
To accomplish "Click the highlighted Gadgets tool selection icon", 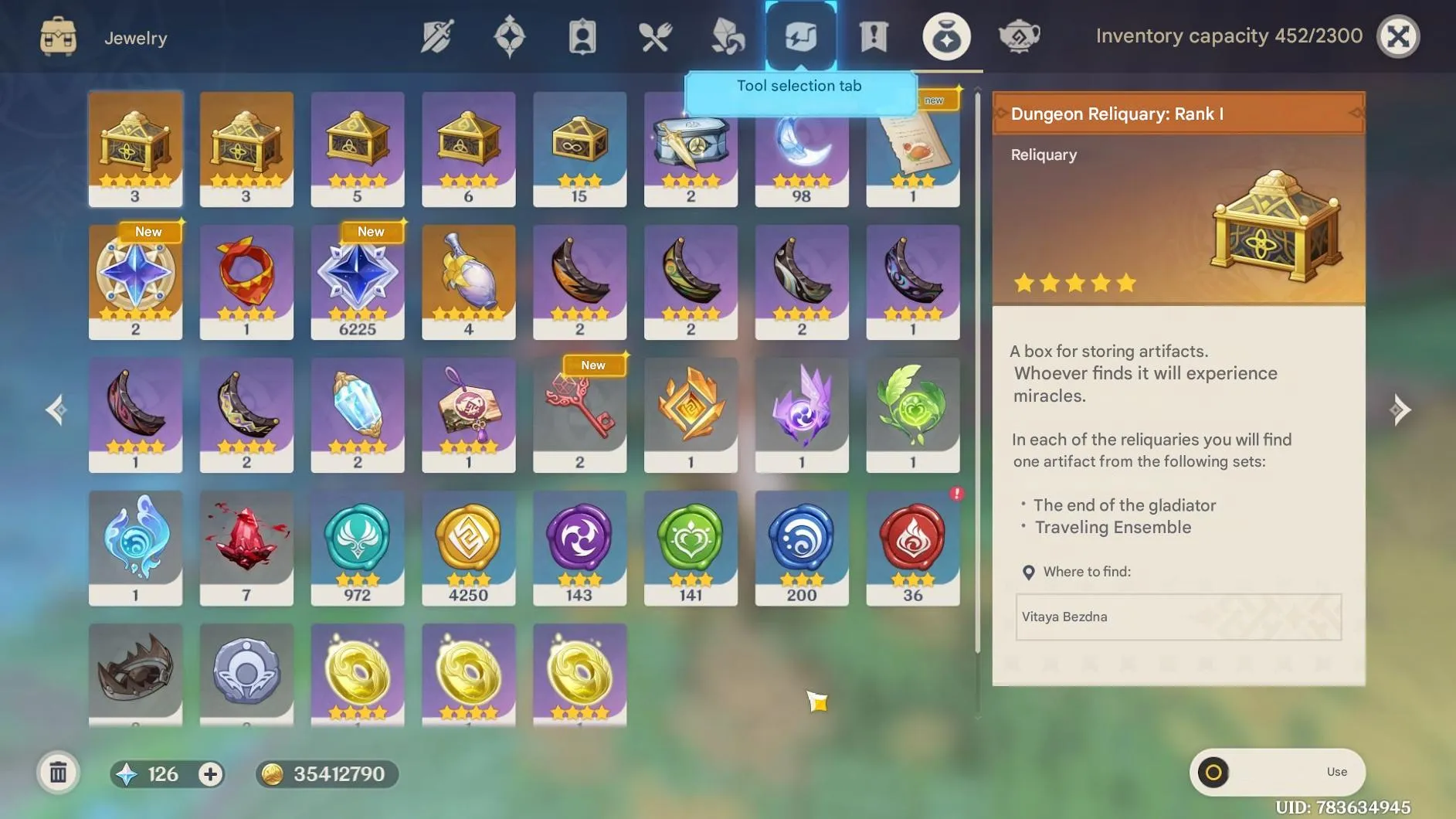I will pos(799,36).
